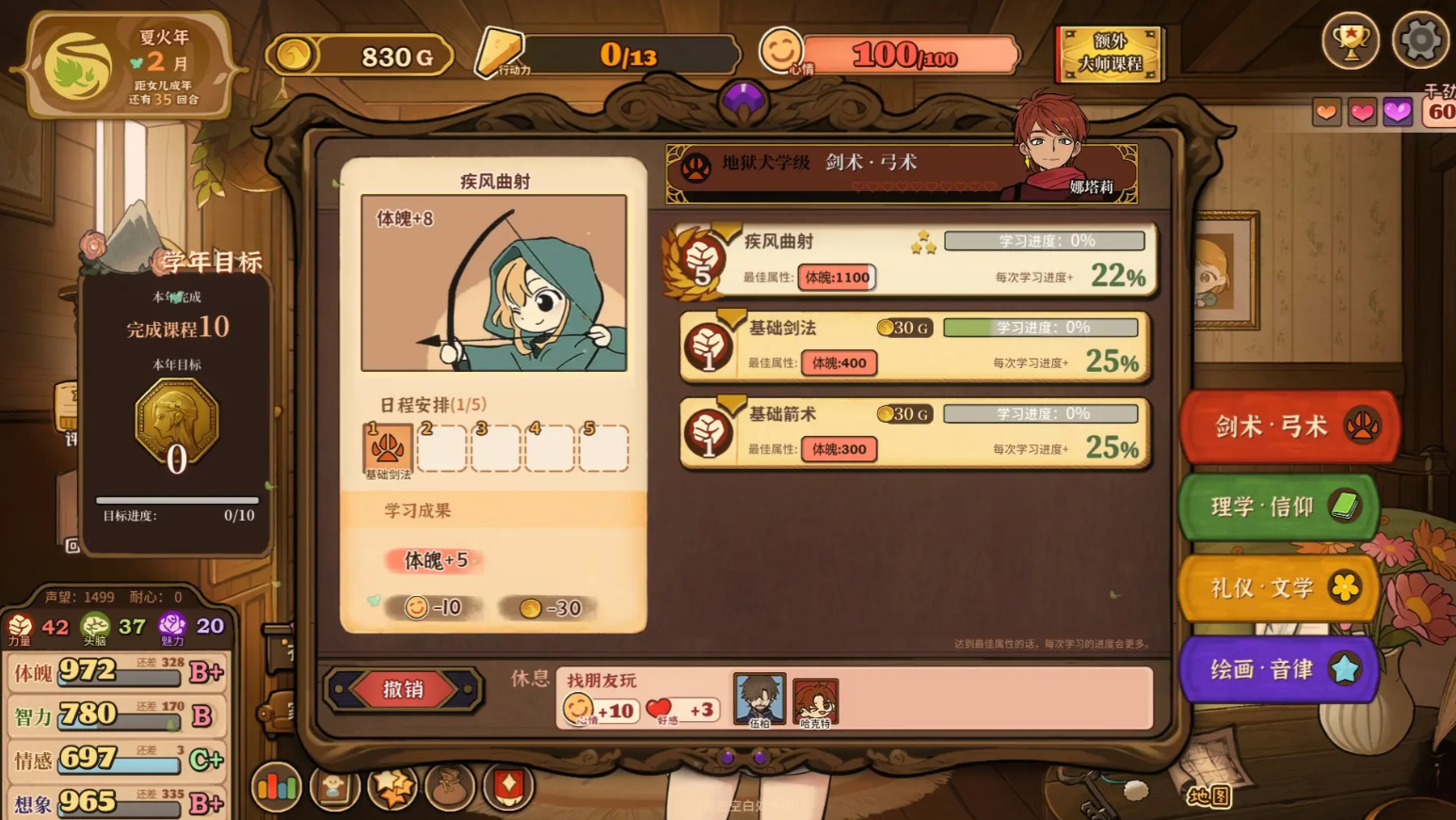Select the pink heart affection icon
This screenshot has width=1456, height=820.
pyautogui.click(x=1363, y=111)
